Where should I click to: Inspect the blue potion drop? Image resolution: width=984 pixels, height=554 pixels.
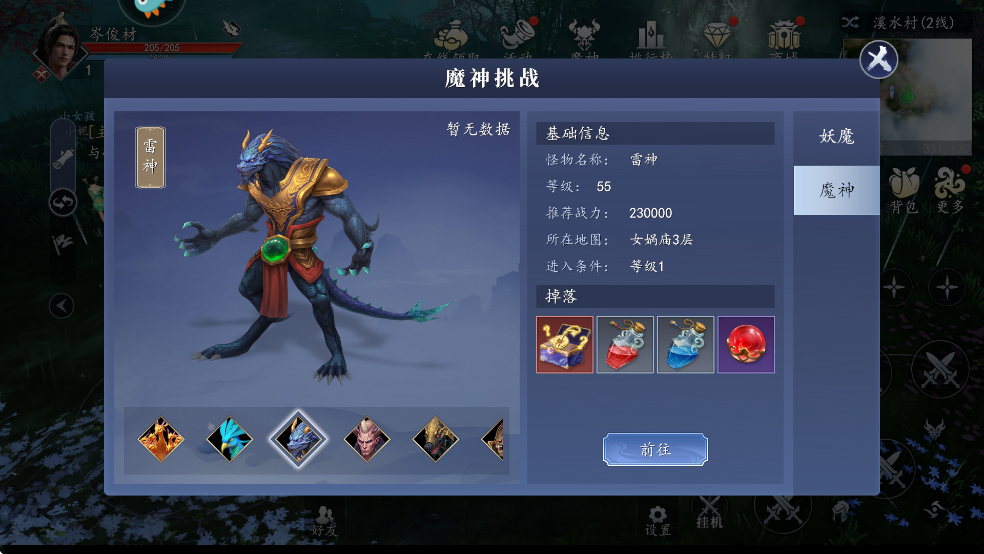685,345
